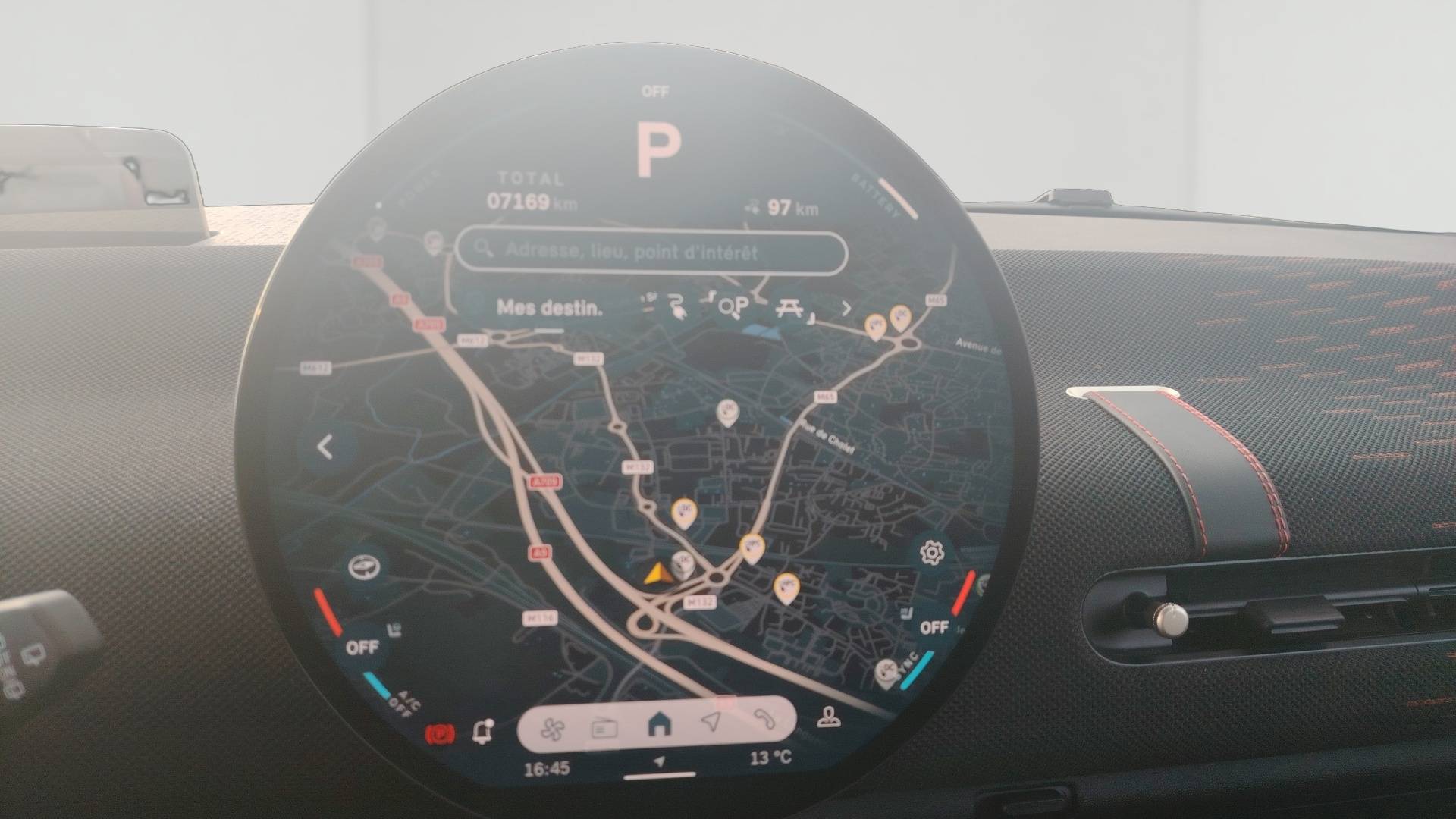Open the Mes destin. tab
1456x819 pixels.
tap(550, 308)
